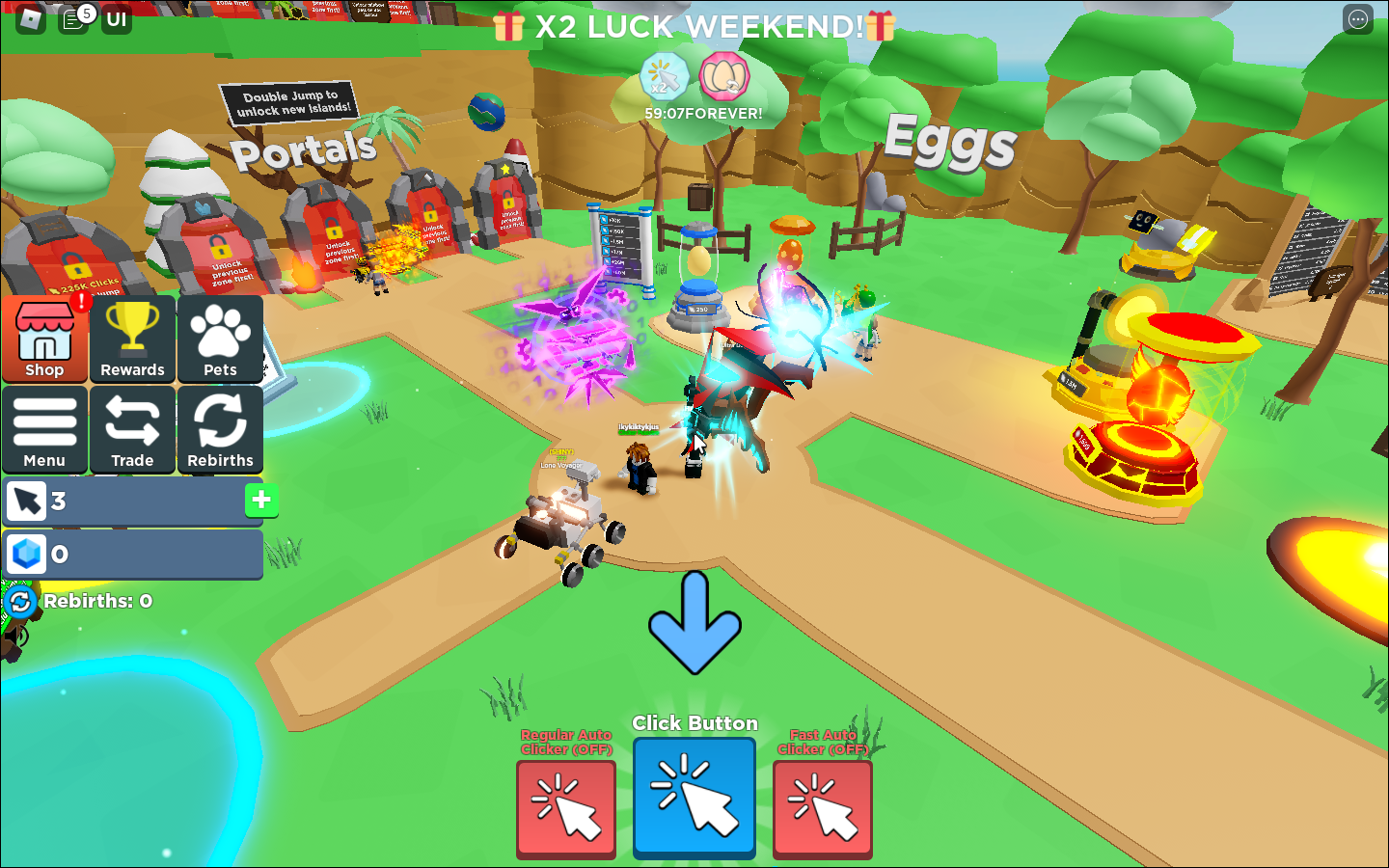Viewport: 1389px width, 868px height.
Task: Enable the Regular Auto Clicker
Action: pyautogui.click(x=565, y=808)
